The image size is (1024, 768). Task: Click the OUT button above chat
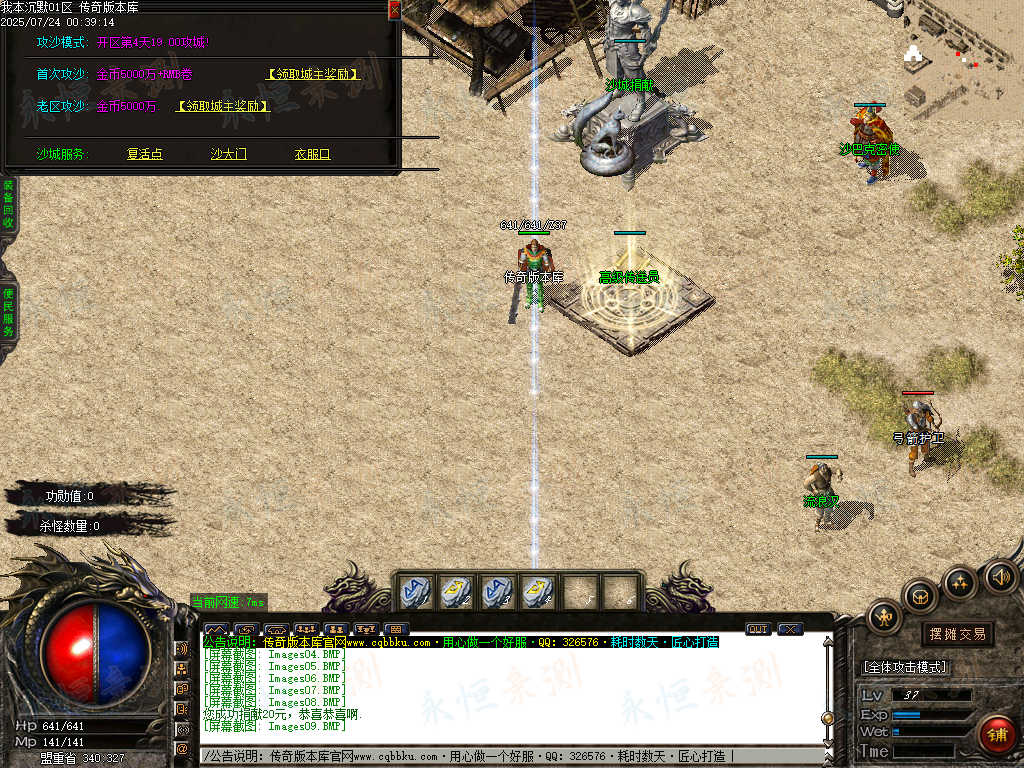[758, 629]
